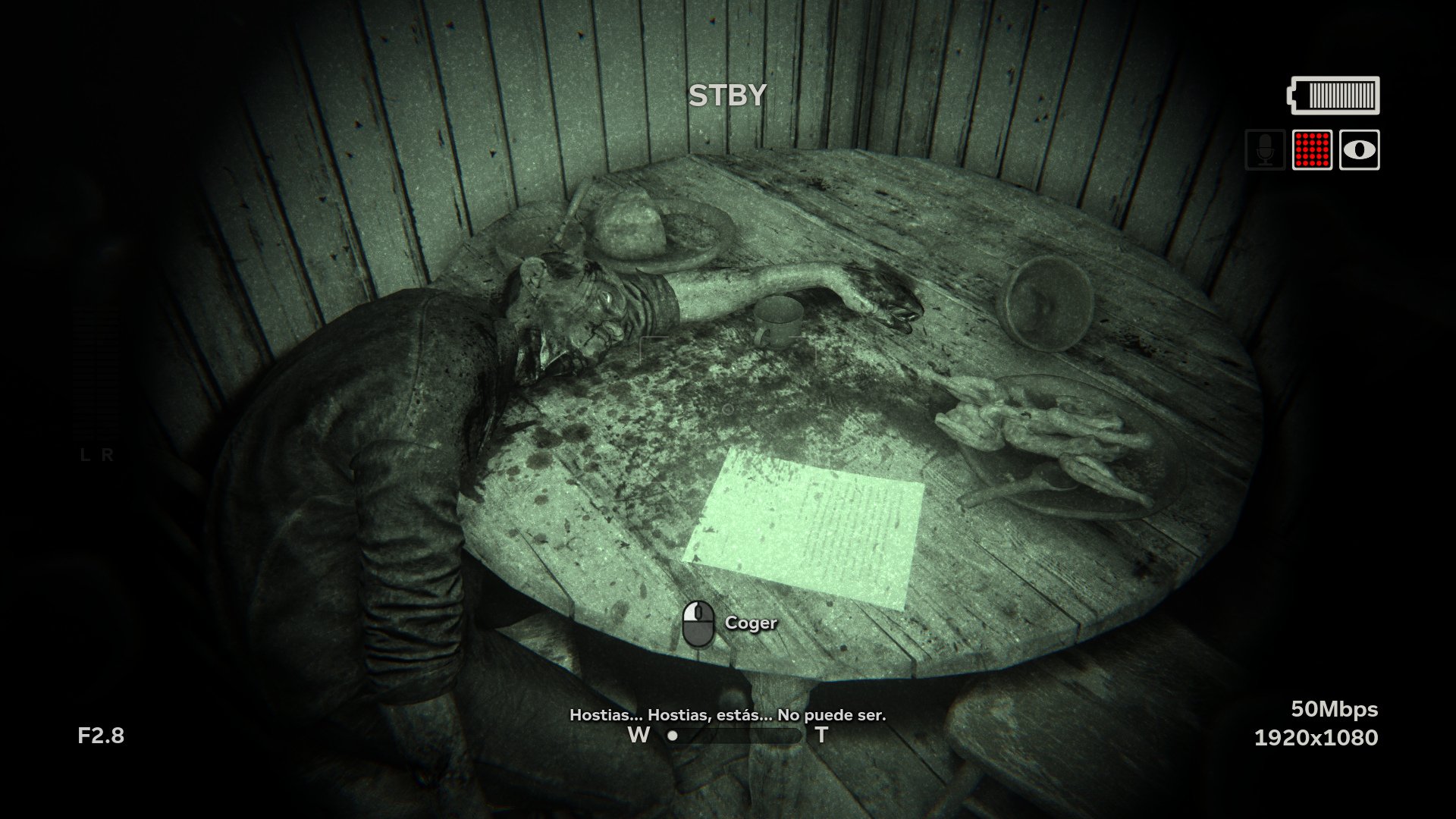Select the 50Mbps bitrate label
Image resolution: width=1456 pixels, height=819 pixels.
click(x=1335, y=709)
